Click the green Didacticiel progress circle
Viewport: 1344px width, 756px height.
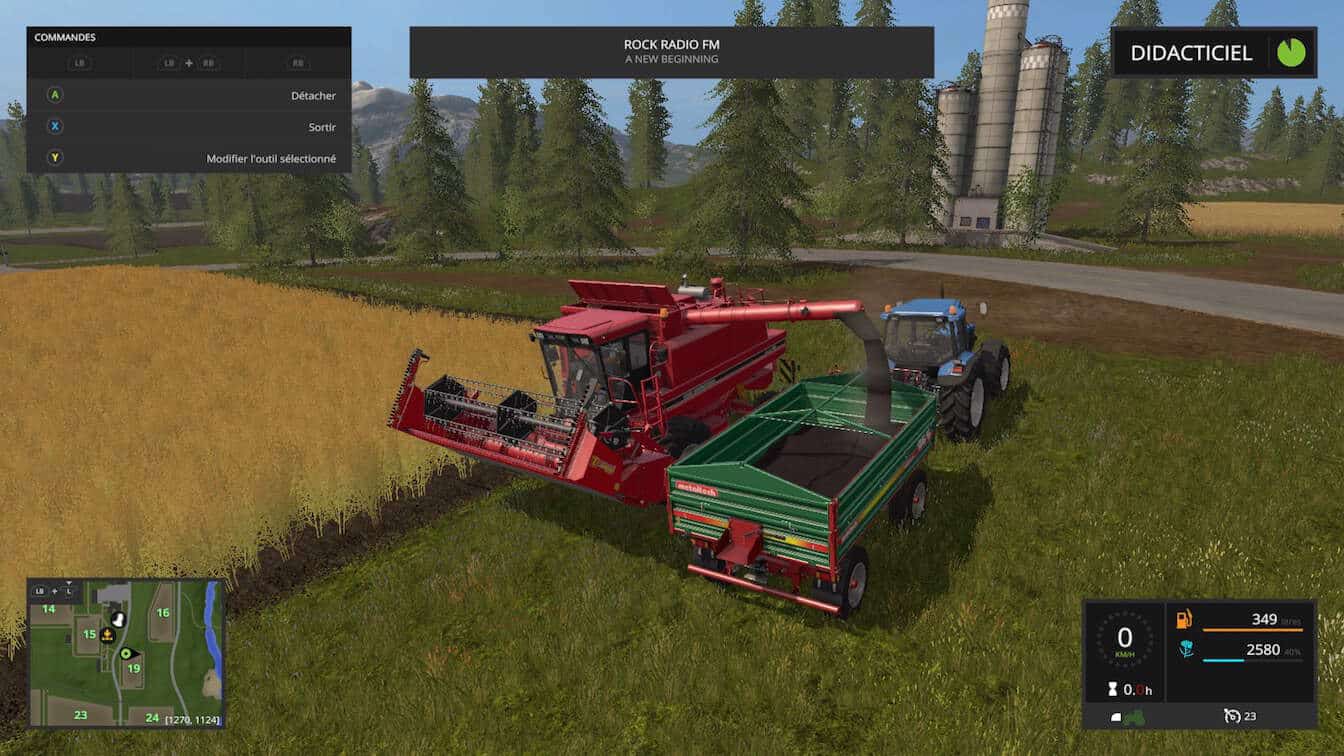point(1290,53)
